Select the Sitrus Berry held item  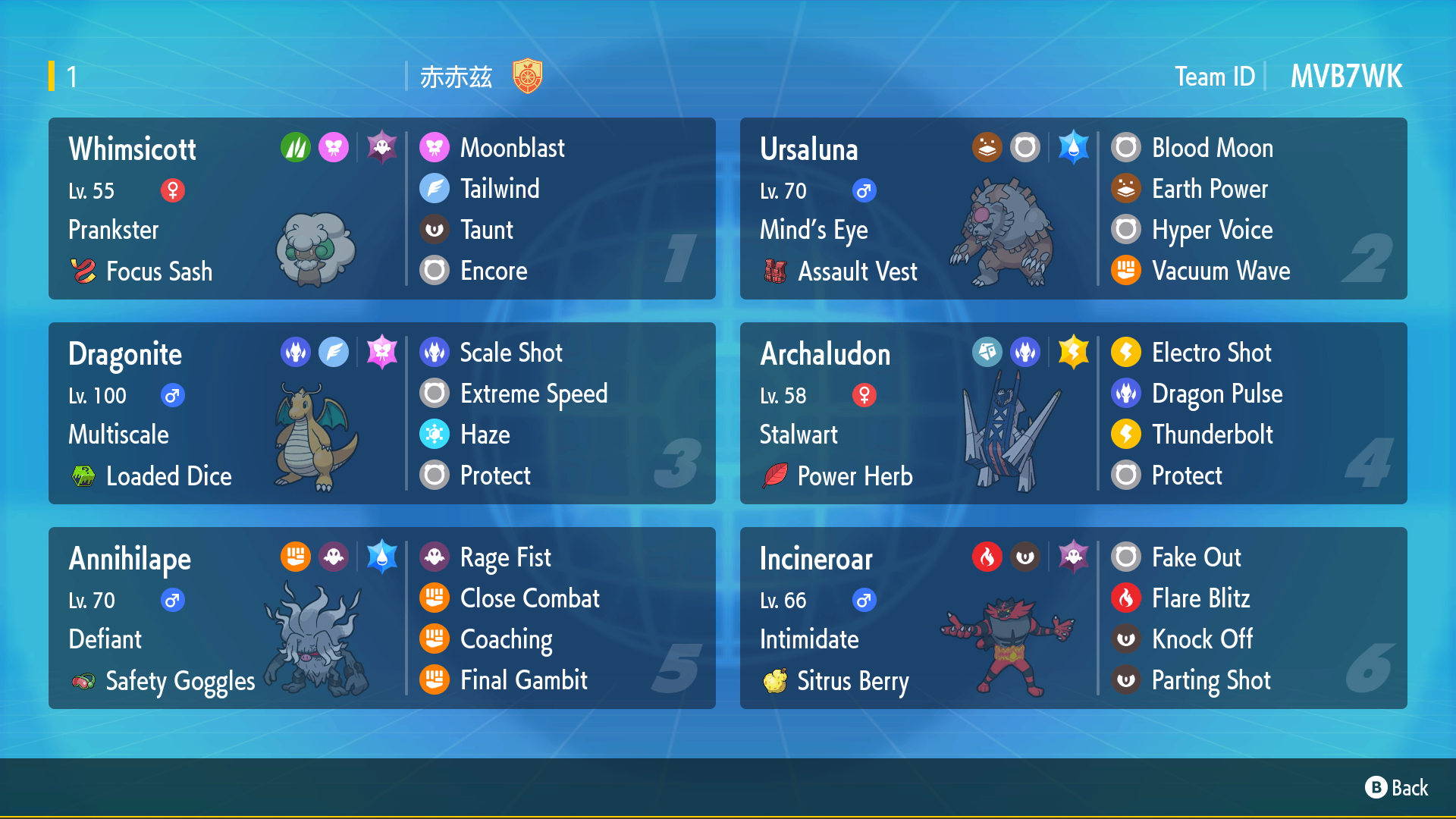[x=852, y=681]
